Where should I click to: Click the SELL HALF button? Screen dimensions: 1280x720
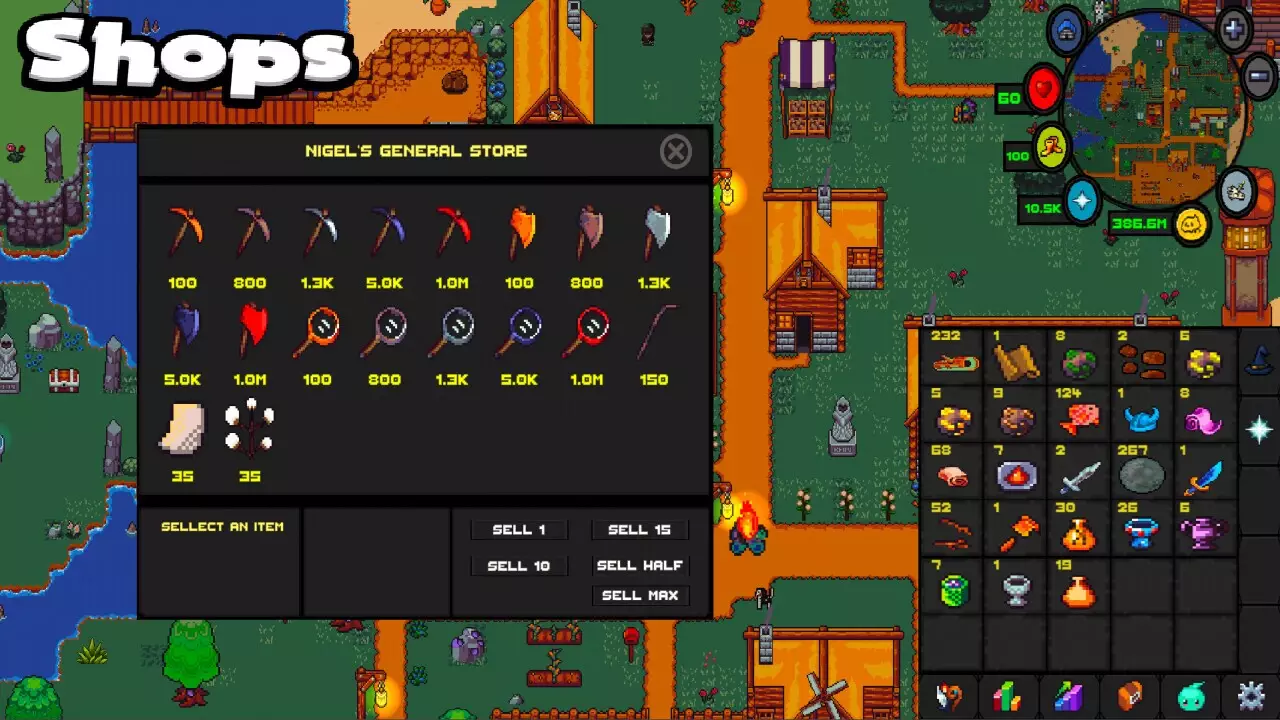coord(640,565)
